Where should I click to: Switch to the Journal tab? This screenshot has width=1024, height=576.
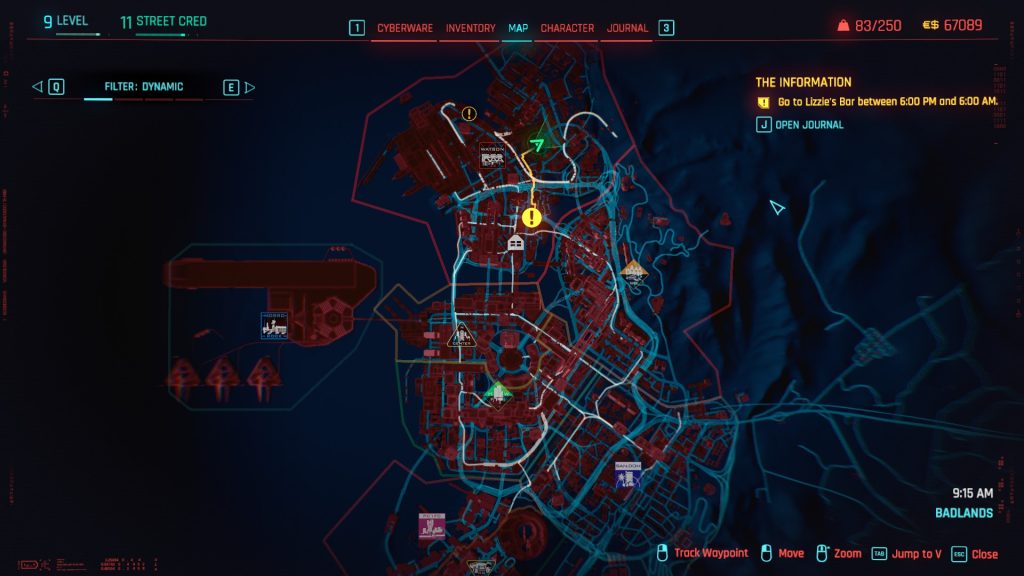[627, 28]
